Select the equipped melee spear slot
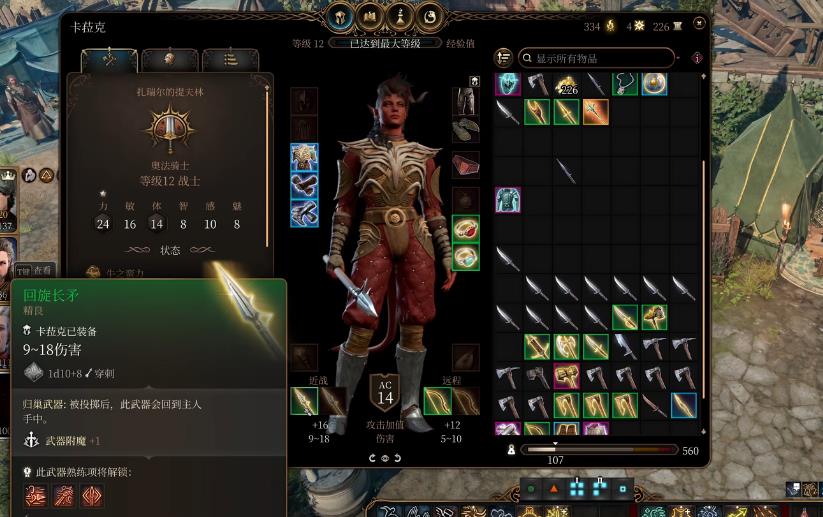 click(304, 401)
